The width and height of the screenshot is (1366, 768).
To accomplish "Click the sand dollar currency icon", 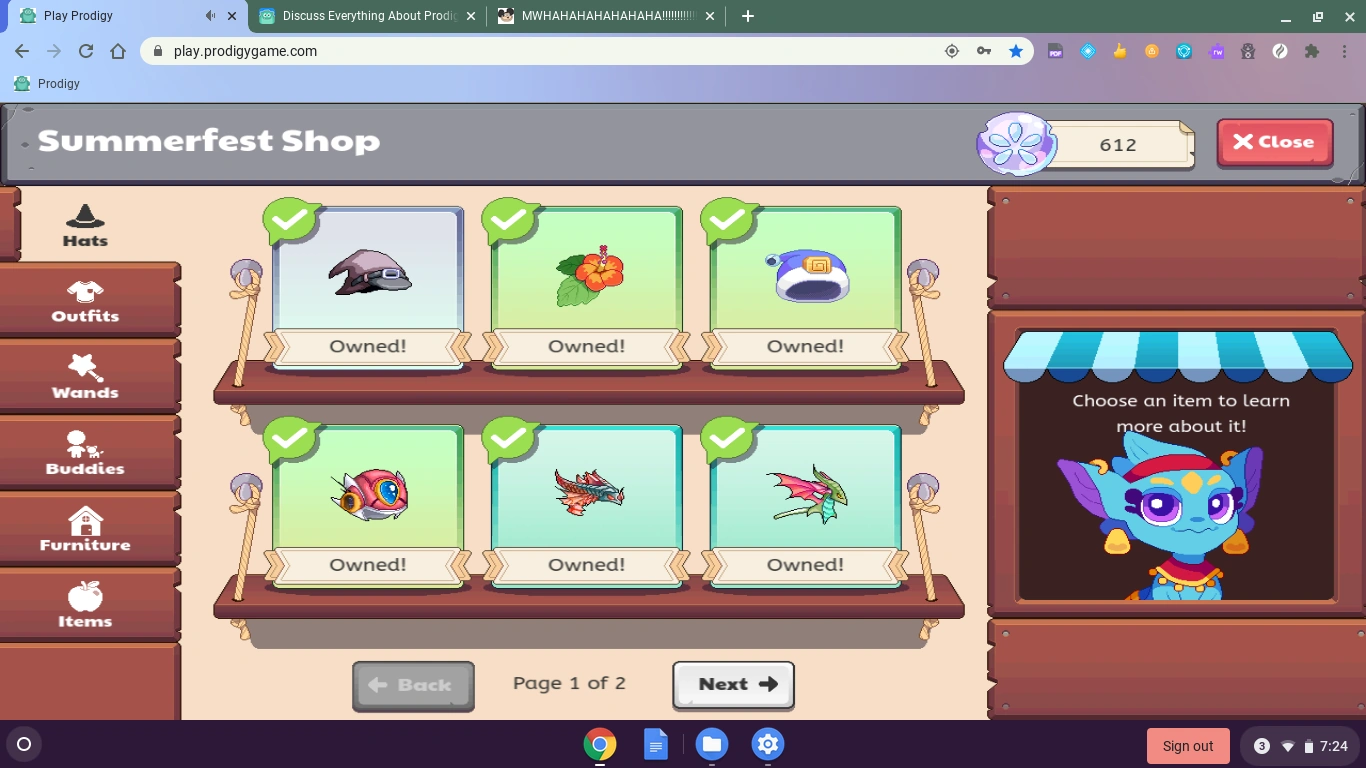I will (x=1015, y=144).
